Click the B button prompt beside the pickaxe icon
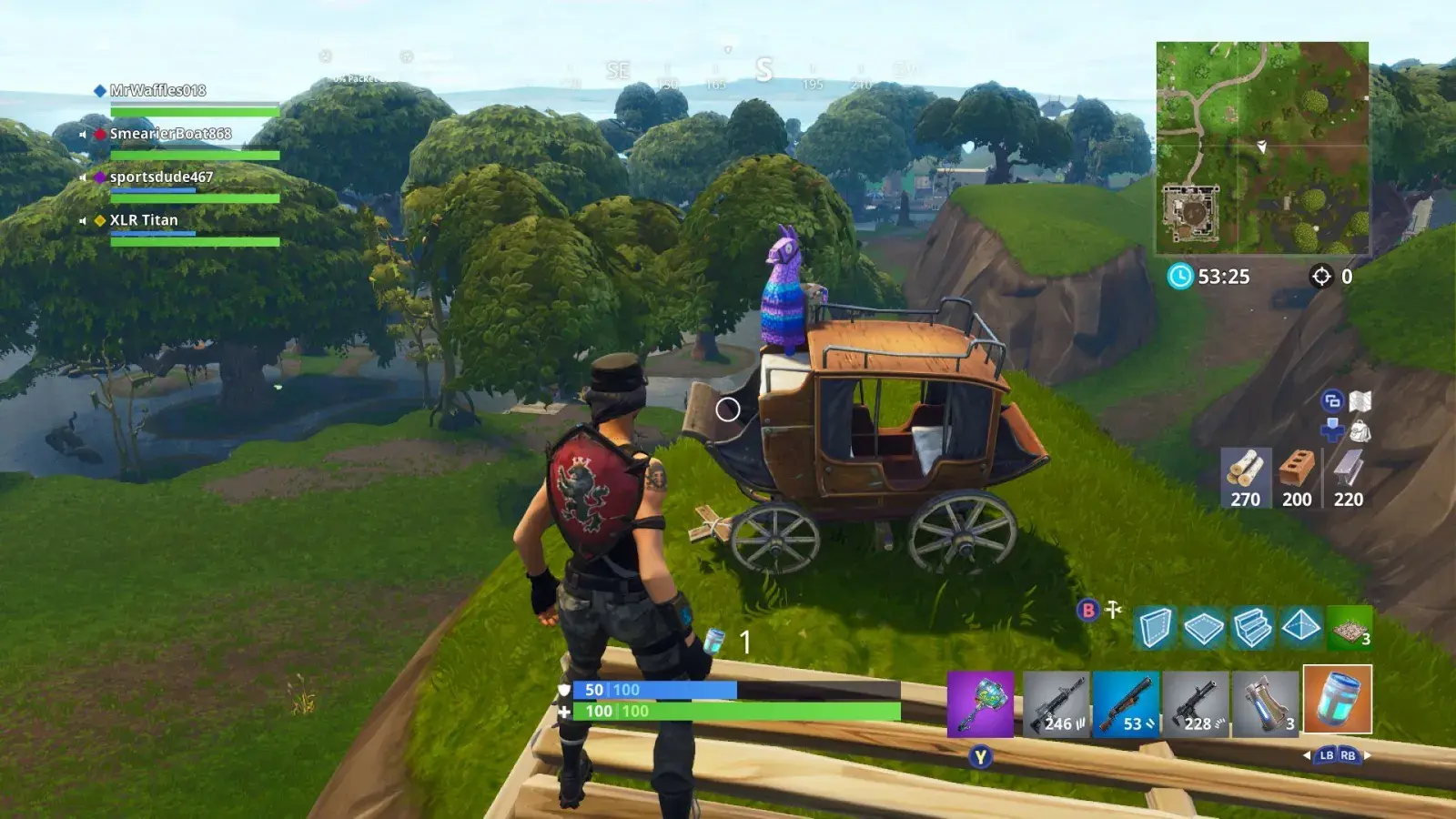1456x819 pixels. pyautogui.click(x=1088, y=610)
